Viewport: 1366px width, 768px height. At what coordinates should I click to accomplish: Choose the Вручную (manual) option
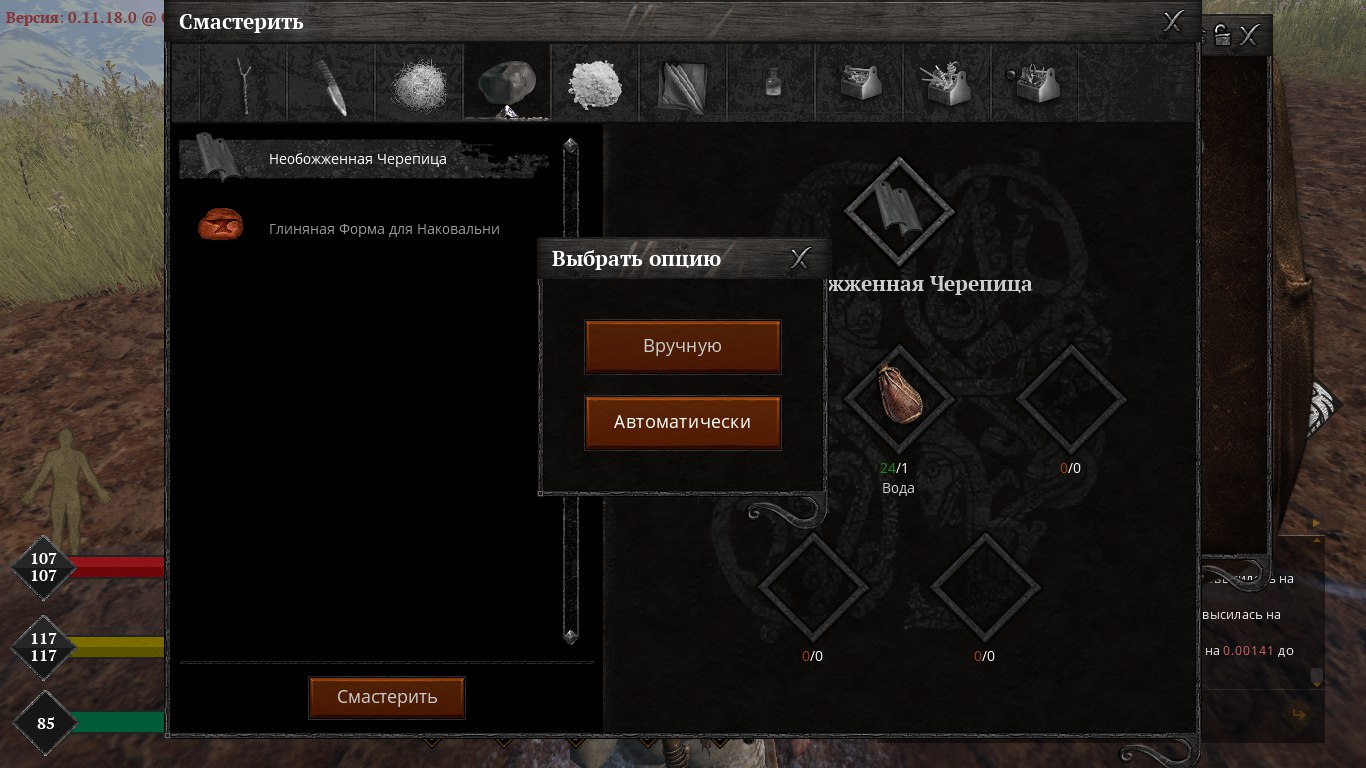point(682,346)
